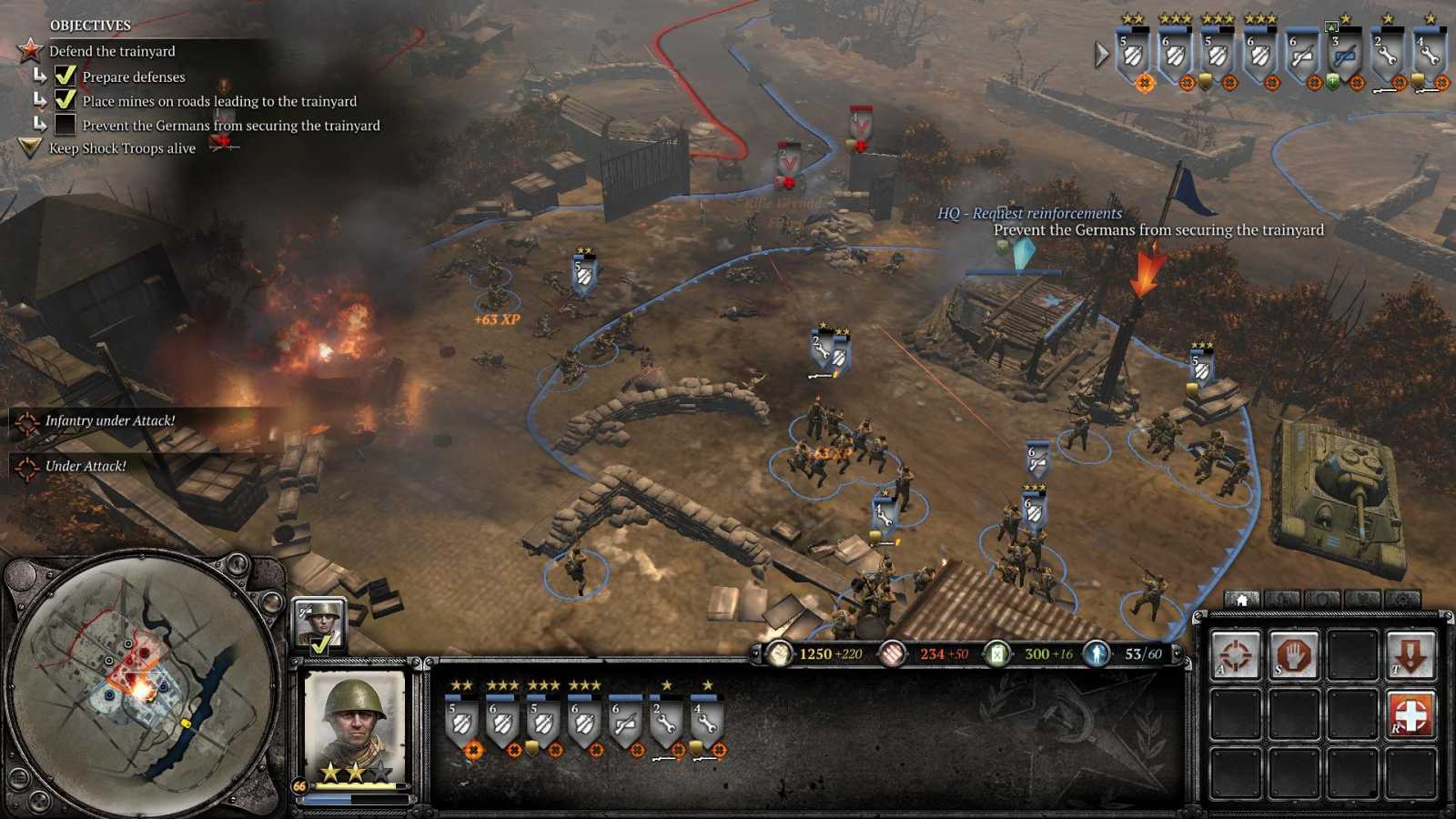Click the manpower coin resource icon
This screenshot has height=819, width=1456.
pyautogui.click(x=780, y=653)
